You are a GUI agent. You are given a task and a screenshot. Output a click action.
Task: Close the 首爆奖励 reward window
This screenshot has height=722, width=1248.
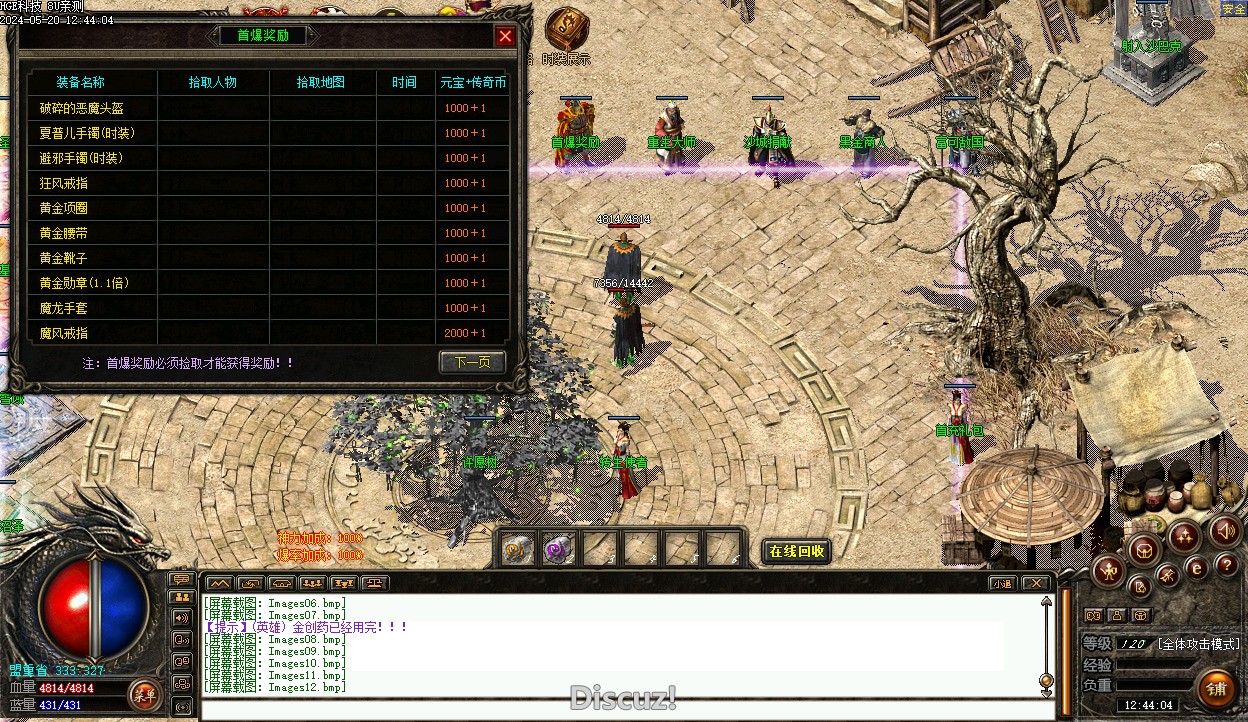point(505,37)
